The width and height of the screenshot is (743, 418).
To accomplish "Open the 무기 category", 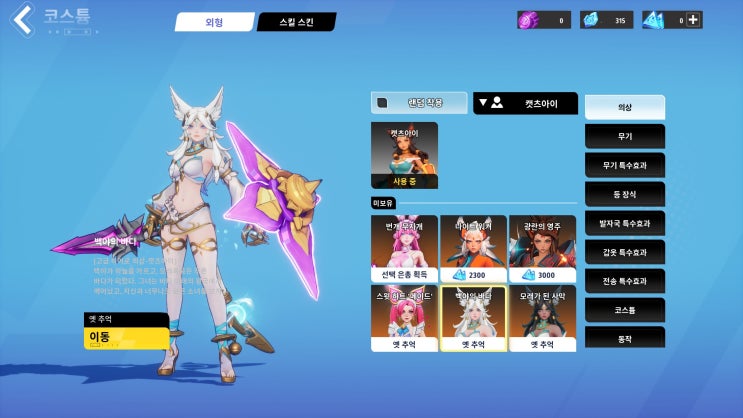I will coord(624,135).
